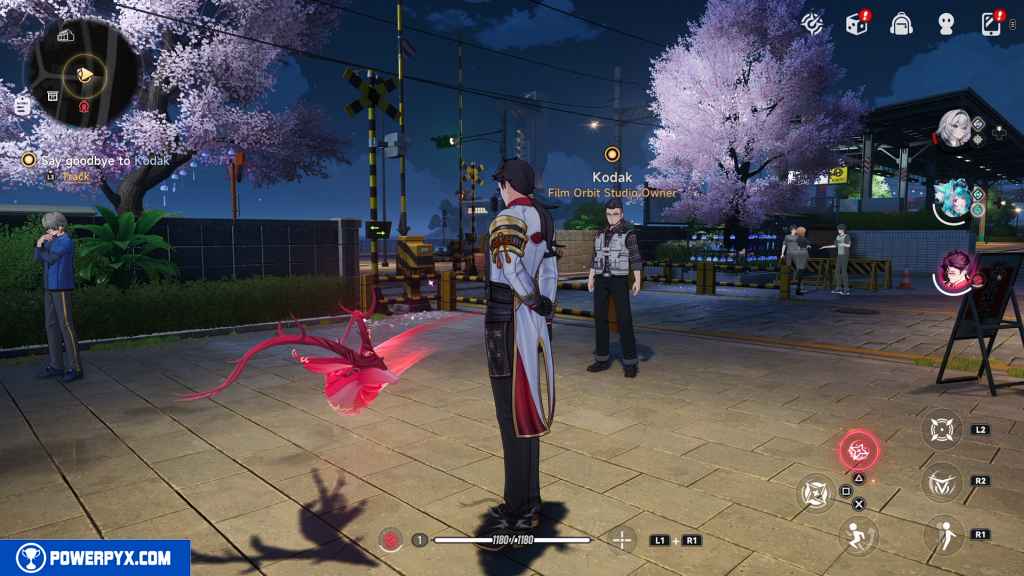
Task: Tap the sprint running figure icon
Action: [857, 535]
